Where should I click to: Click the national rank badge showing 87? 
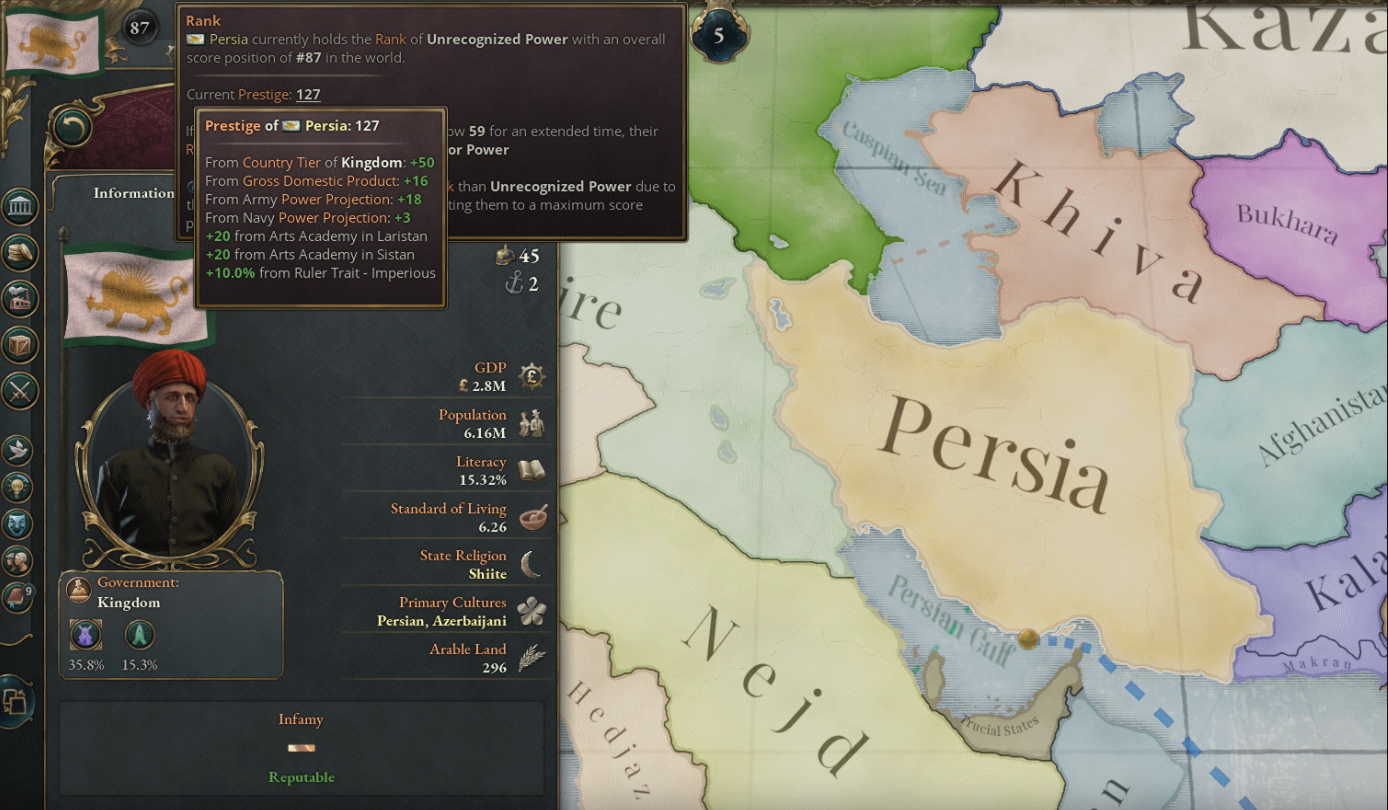click(x=138, y=28)
